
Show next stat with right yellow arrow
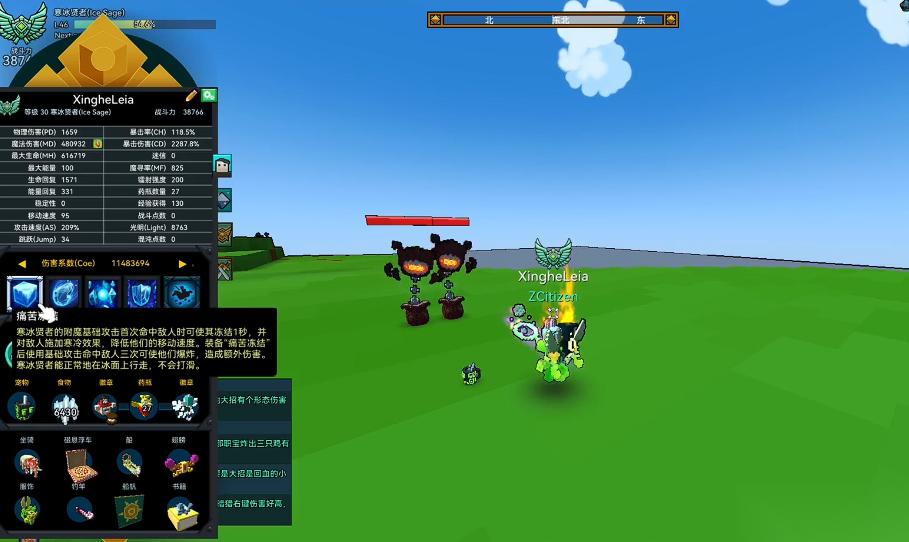click(x=182, y=263)
